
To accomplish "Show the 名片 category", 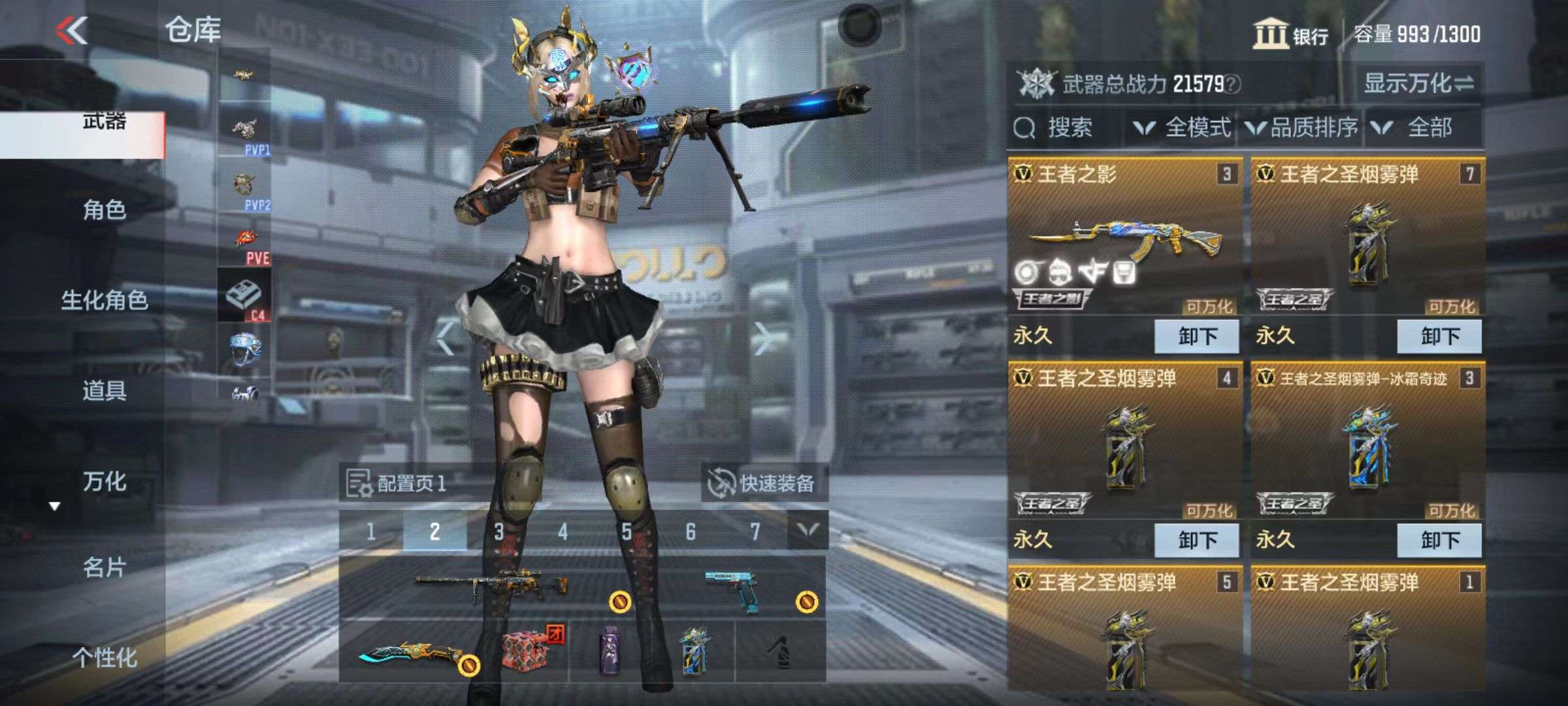I will 104,567.
